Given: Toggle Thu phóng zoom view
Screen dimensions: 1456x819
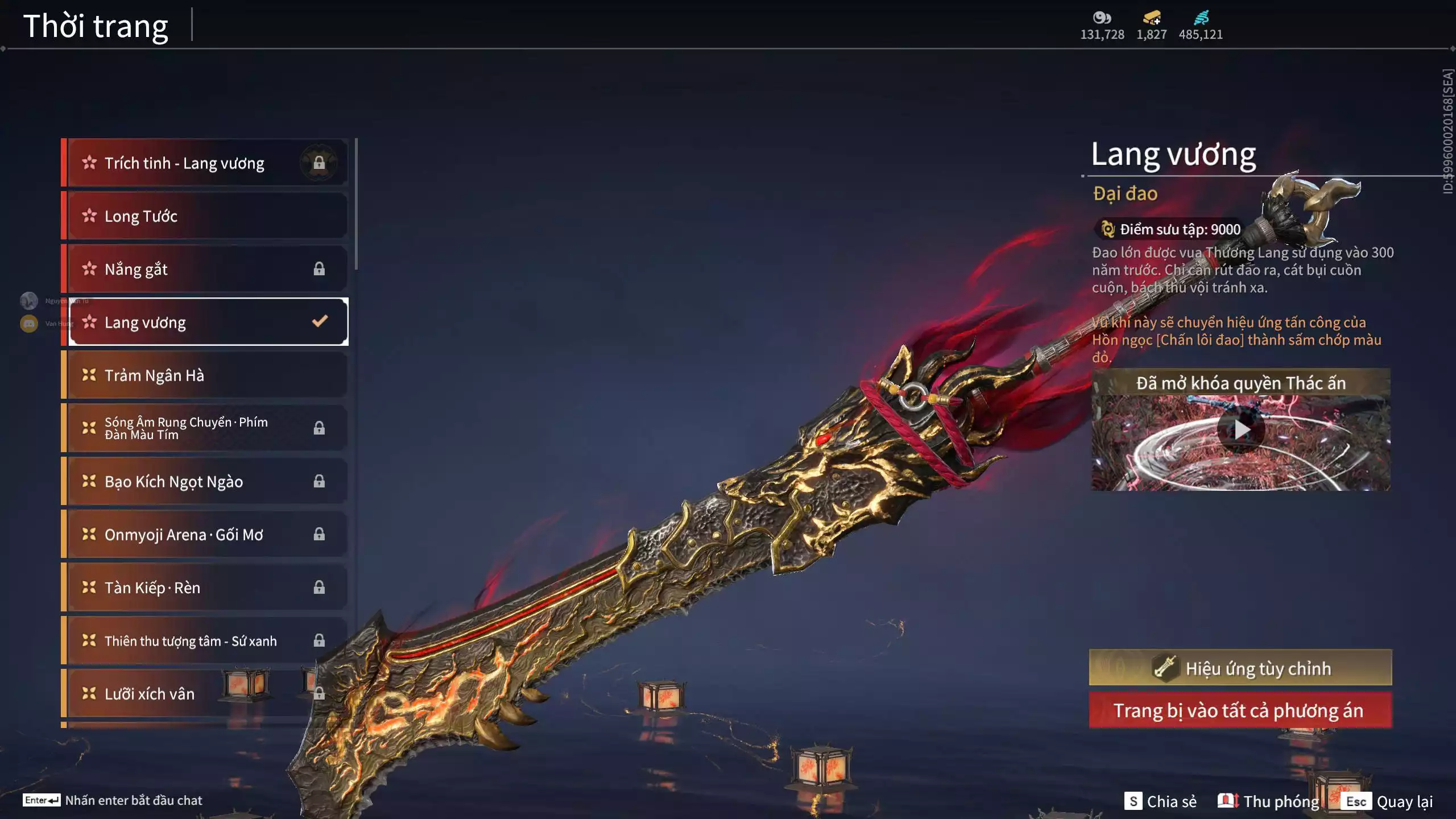Looking at the screenshot, I should pos(1268,801).
